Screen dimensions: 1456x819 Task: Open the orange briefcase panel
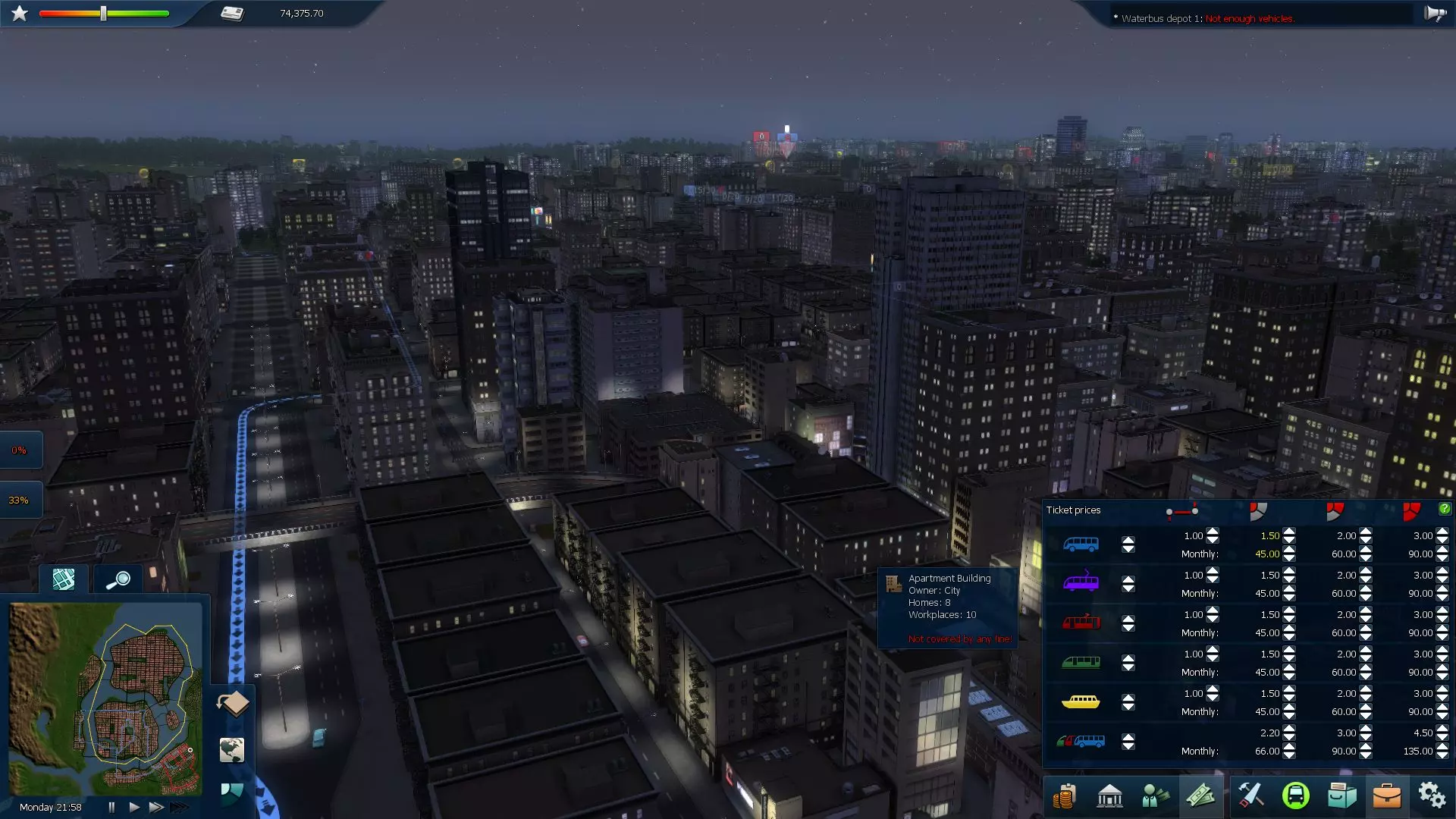click(1386, 795)
